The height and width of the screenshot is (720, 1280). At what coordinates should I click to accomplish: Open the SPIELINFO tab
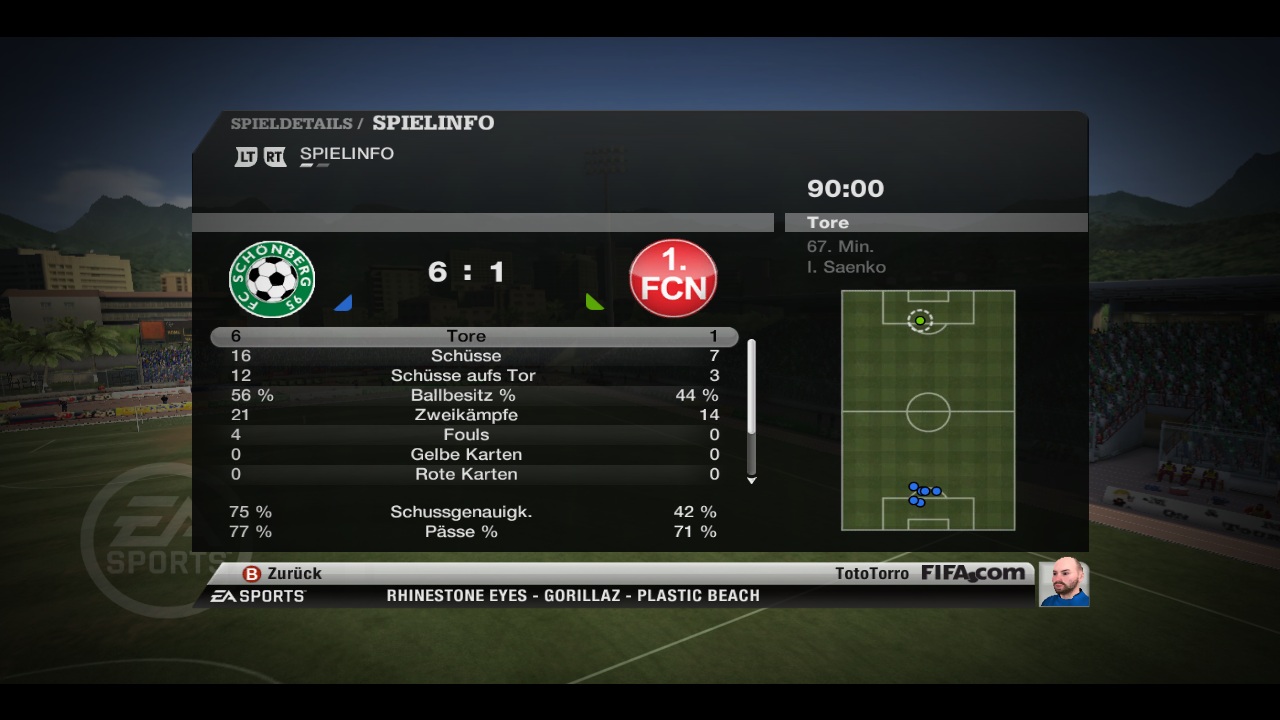pos(346,154)
